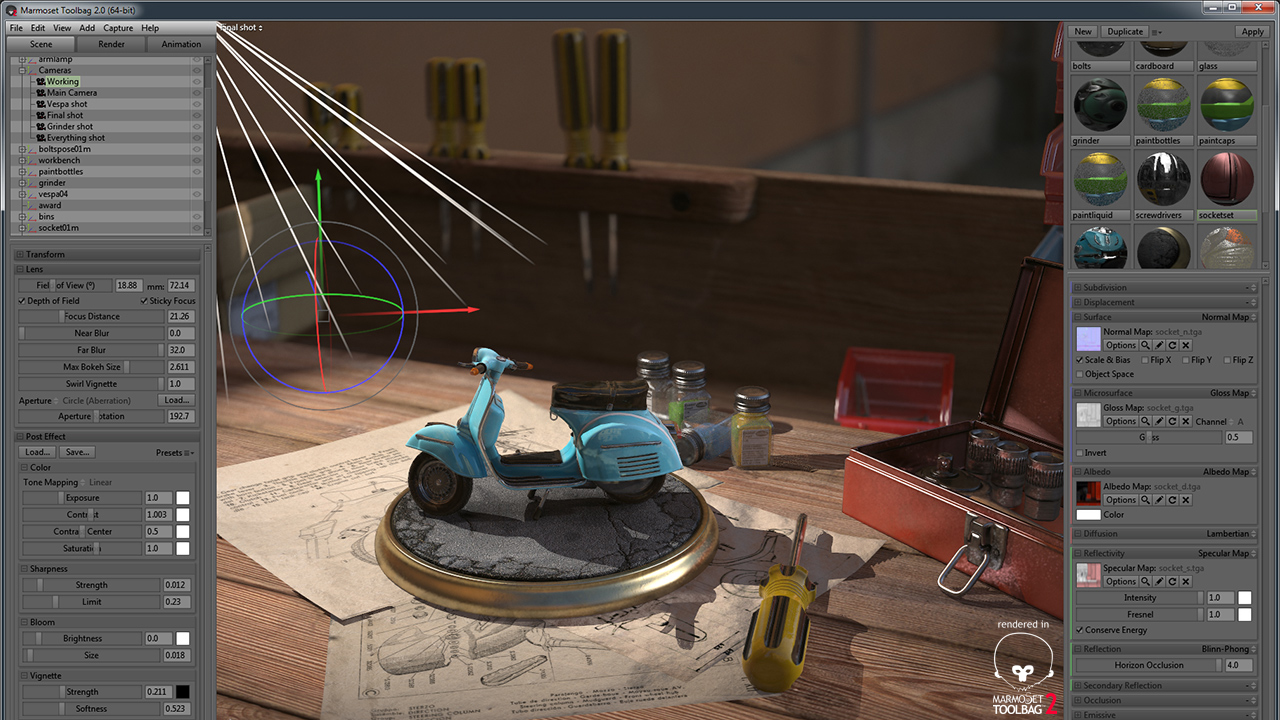Select the paintbottles material ball icon

1163,103
